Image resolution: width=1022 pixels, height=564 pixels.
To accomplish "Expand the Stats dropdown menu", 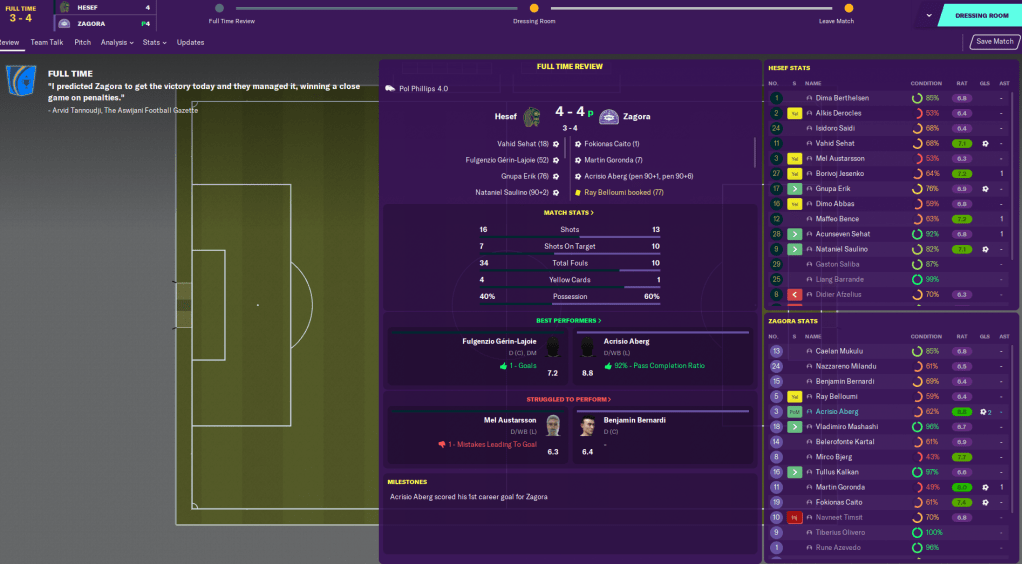I will (x=154, y=42).
